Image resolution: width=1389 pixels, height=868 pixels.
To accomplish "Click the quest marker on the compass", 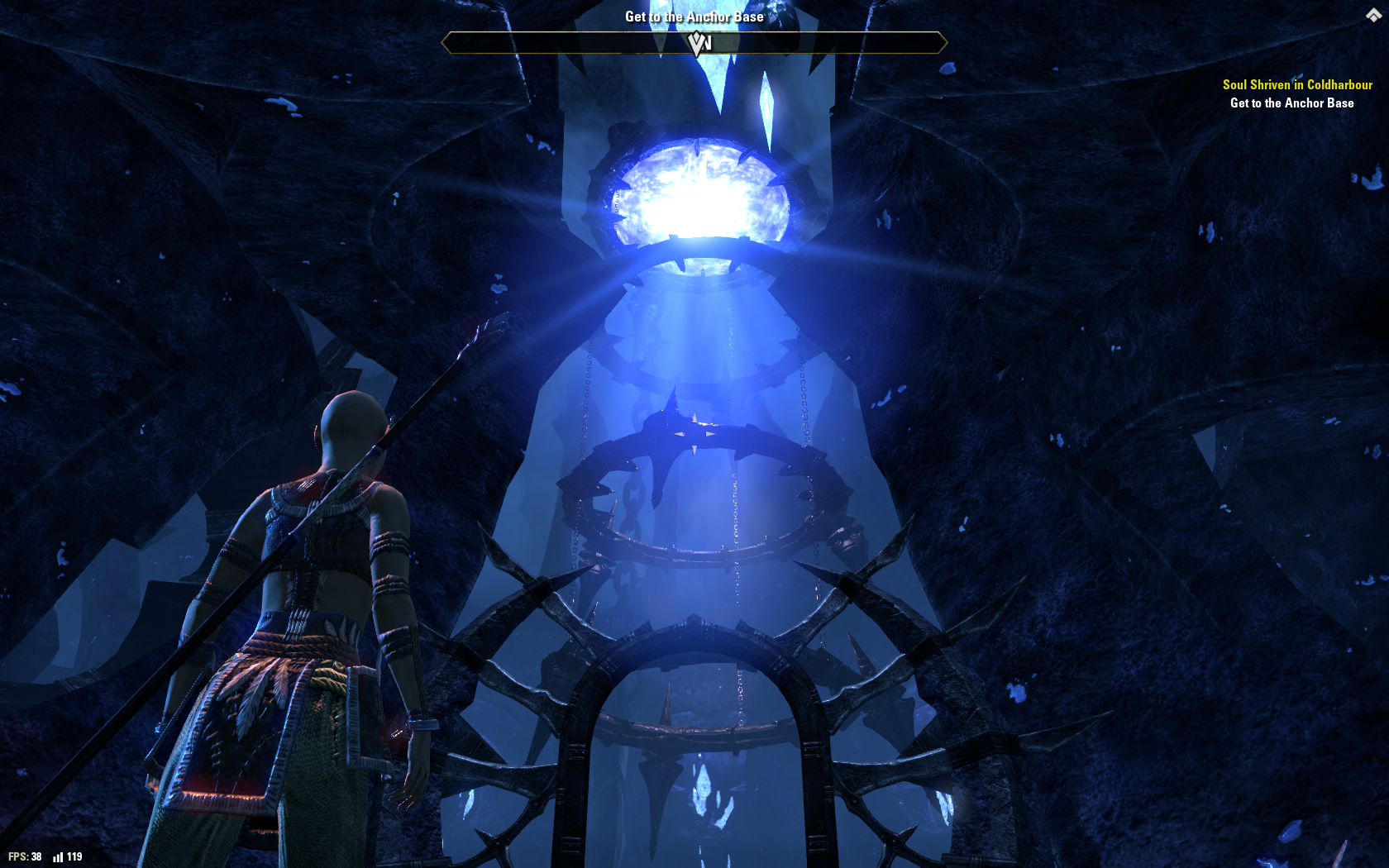I will tap(698, 43).
